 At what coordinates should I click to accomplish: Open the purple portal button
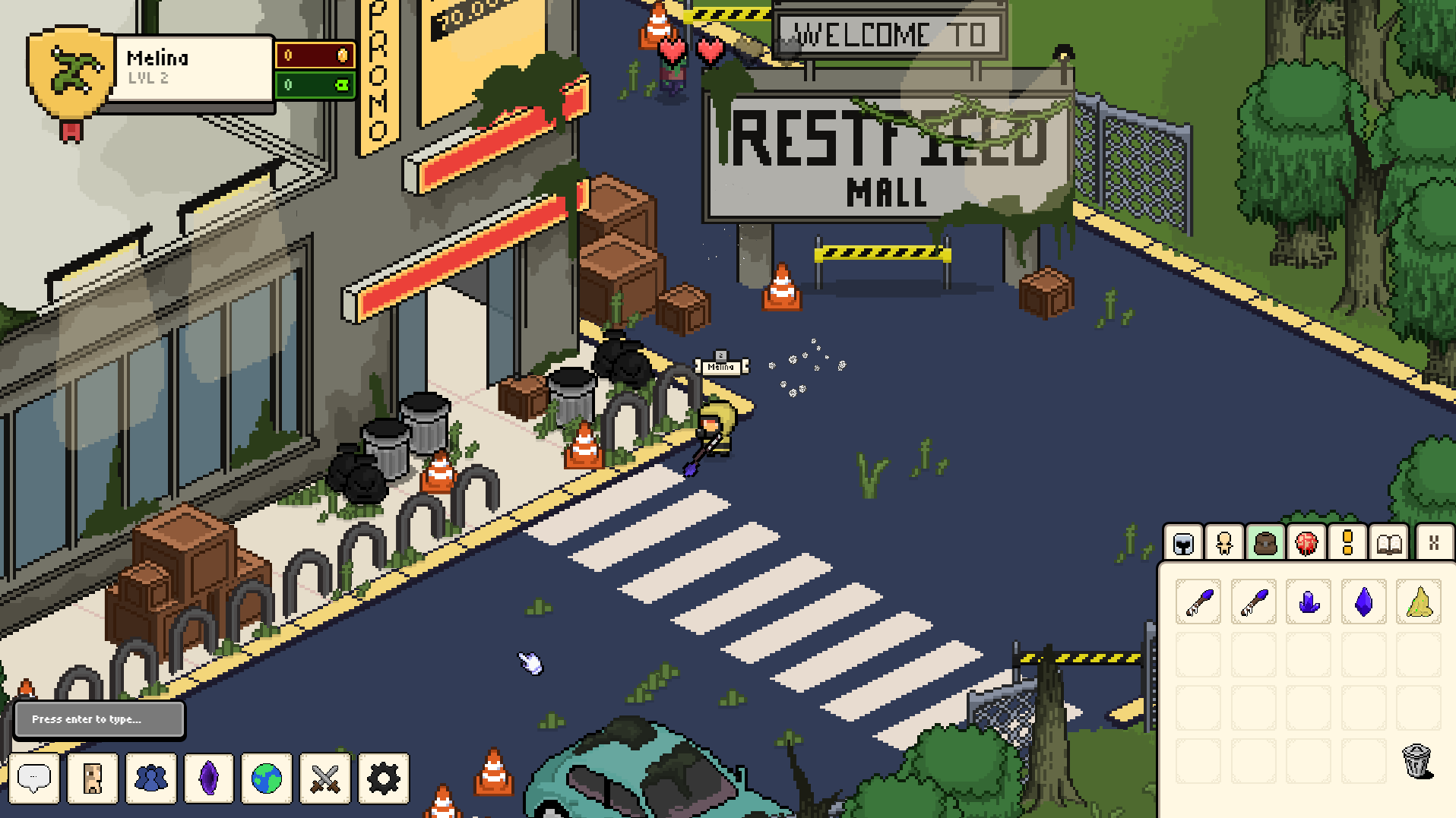tap(209, 778)
